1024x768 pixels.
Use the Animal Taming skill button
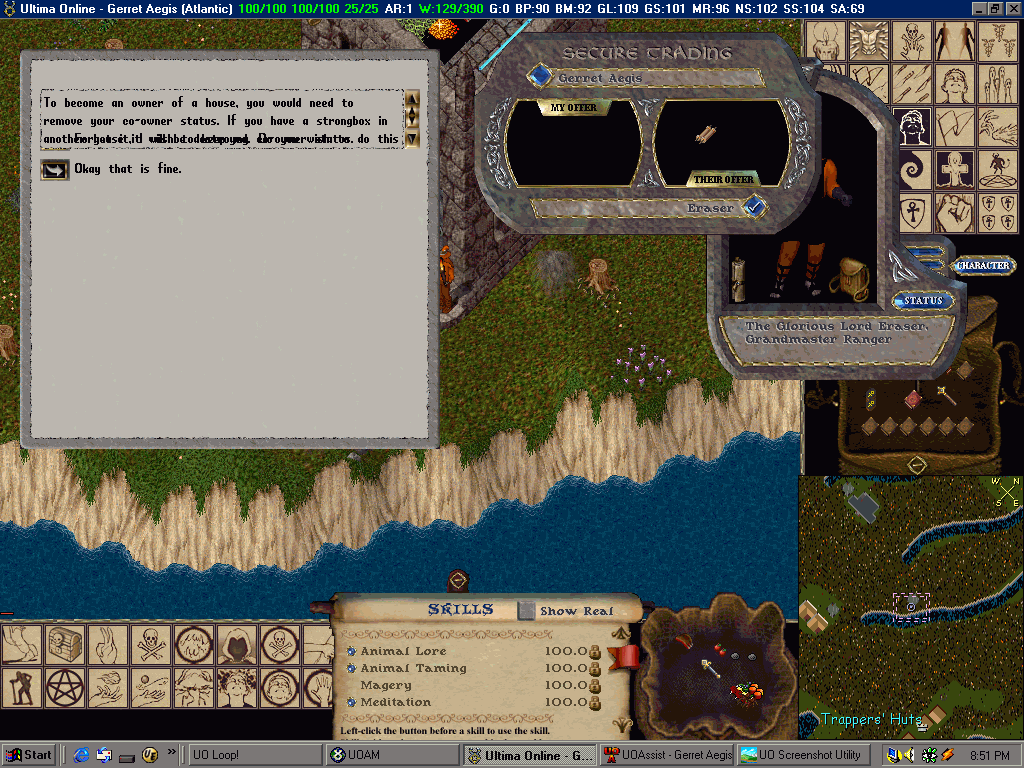[x=352, y=668]
